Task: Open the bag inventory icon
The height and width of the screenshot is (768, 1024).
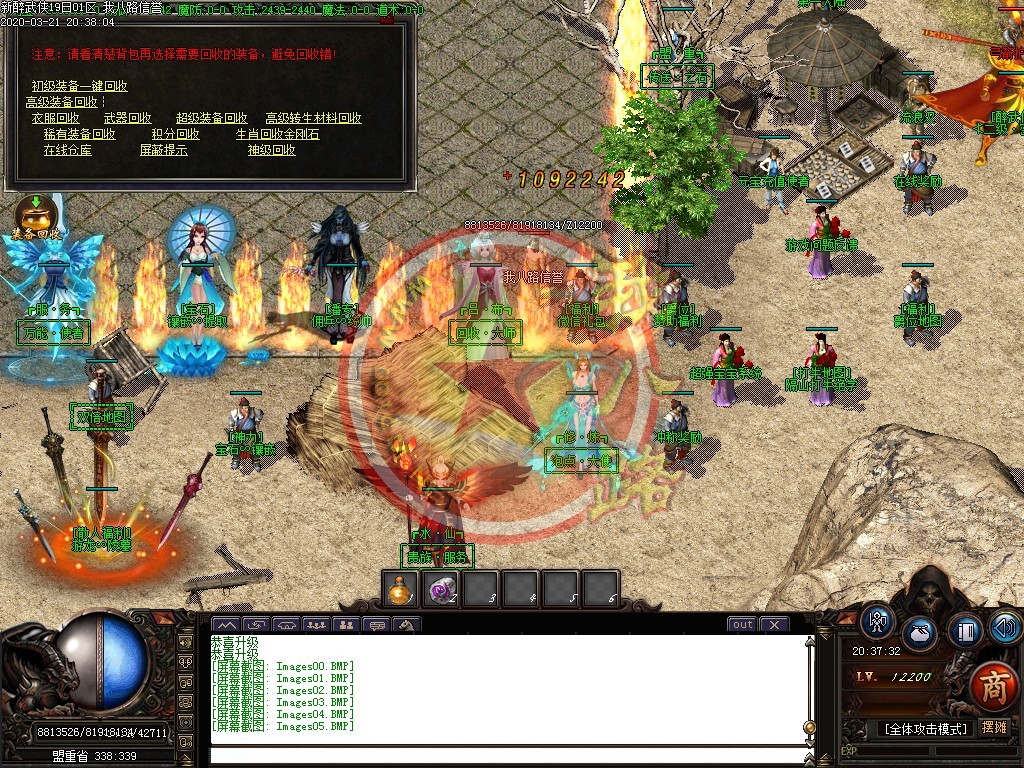Action: pos(919,634)
